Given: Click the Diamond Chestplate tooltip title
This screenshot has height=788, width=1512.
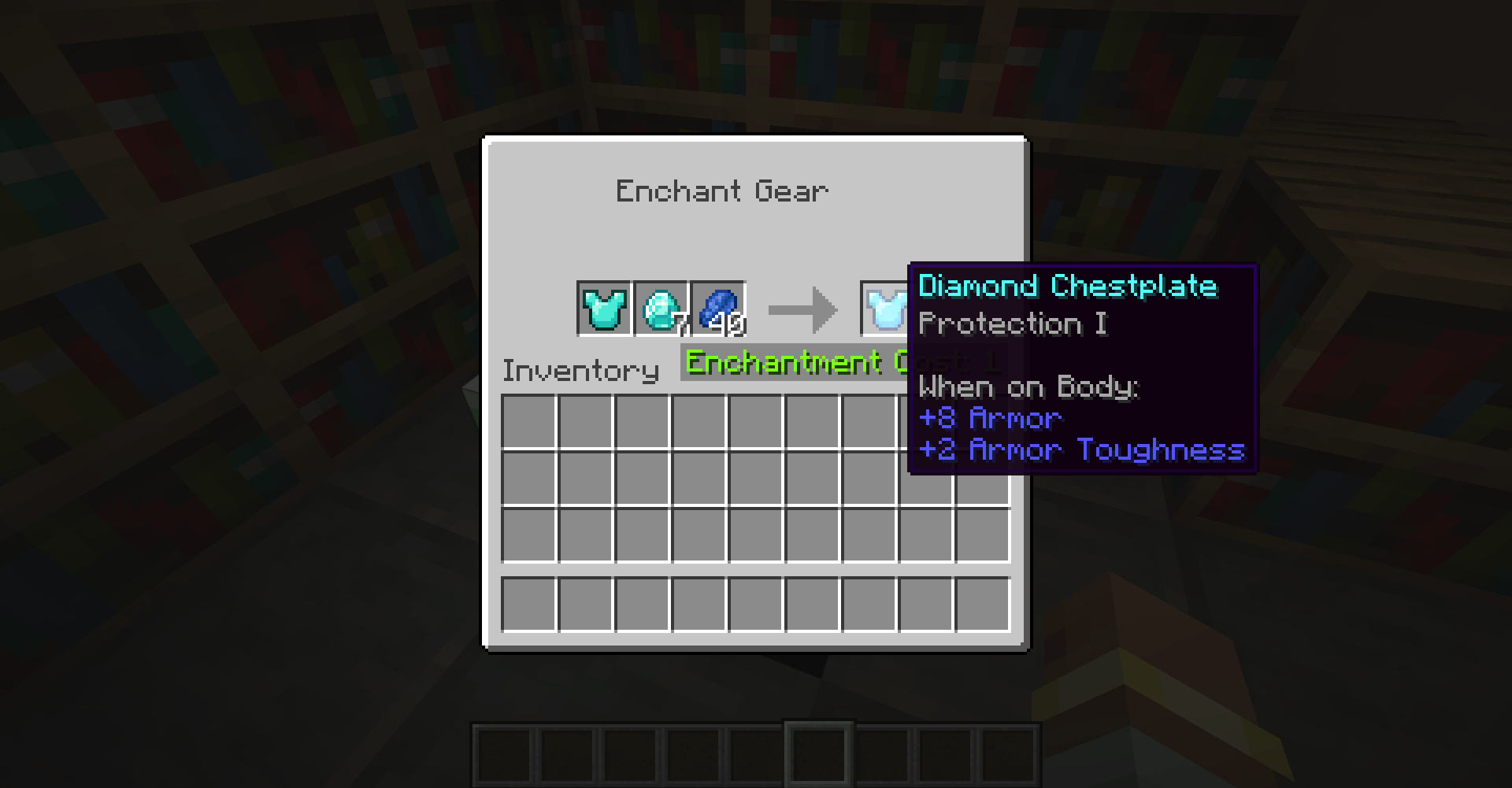Looking at the screenshot, I should 1068,286.
